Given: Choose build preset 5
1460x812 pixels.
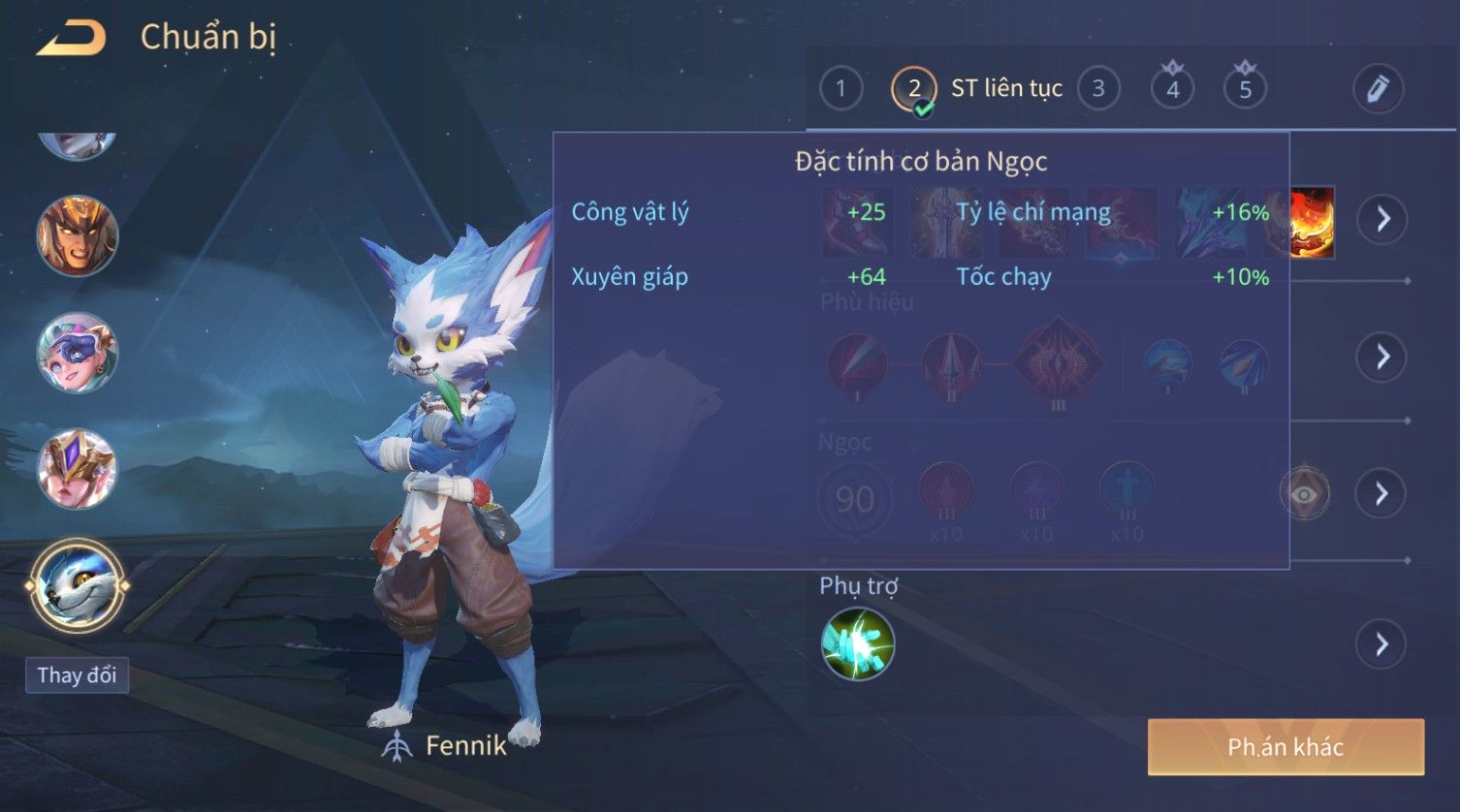Looking at the screenshot, I should pyautogui.click(x=1246, y=89).
